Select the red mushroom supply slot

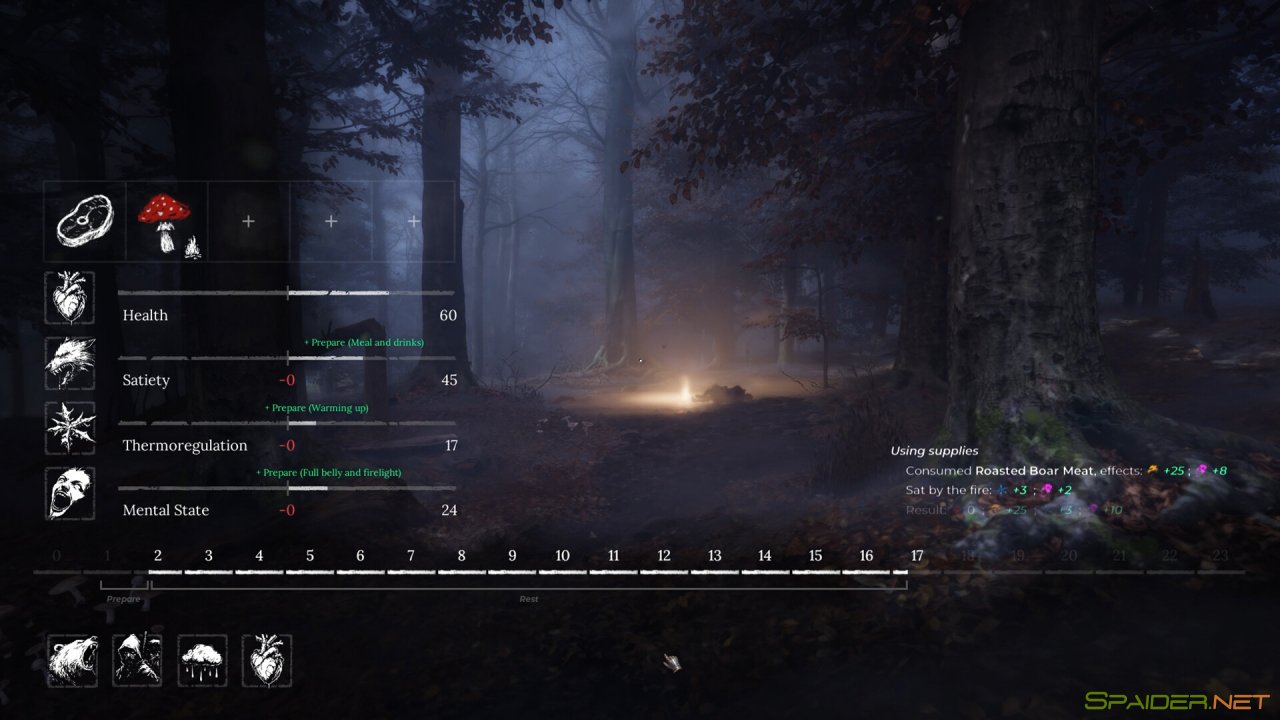point(167,220)
